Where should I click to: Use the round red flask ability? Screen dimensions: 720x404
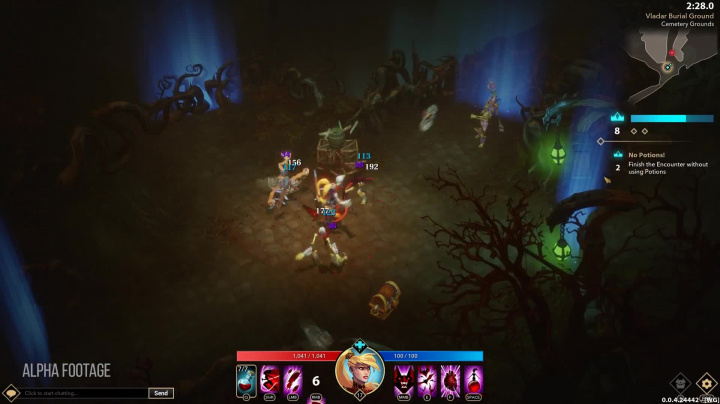click(x=473, y=380)
